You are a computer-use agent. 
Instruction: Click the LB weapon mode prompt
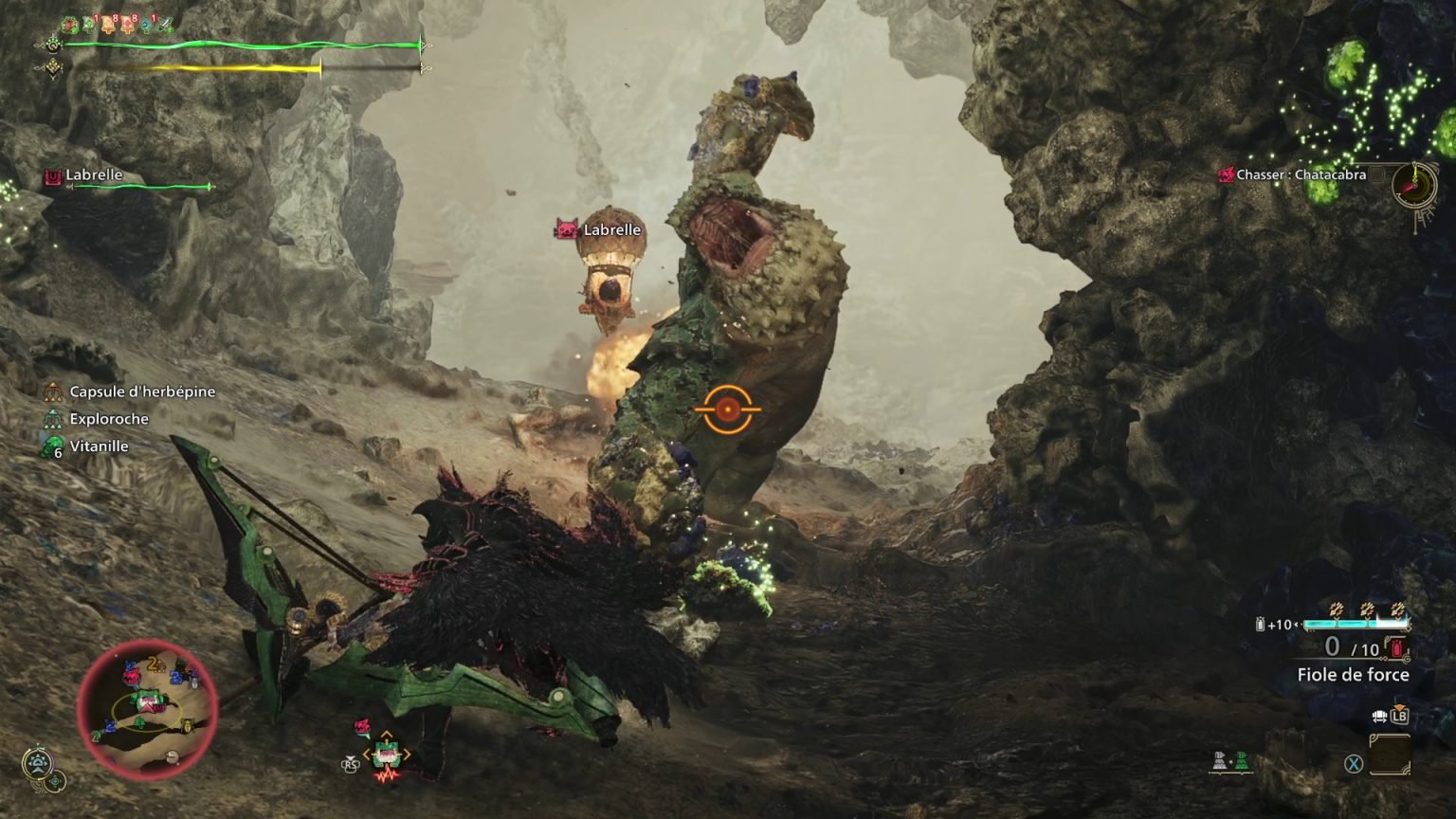coord(1399,717)
